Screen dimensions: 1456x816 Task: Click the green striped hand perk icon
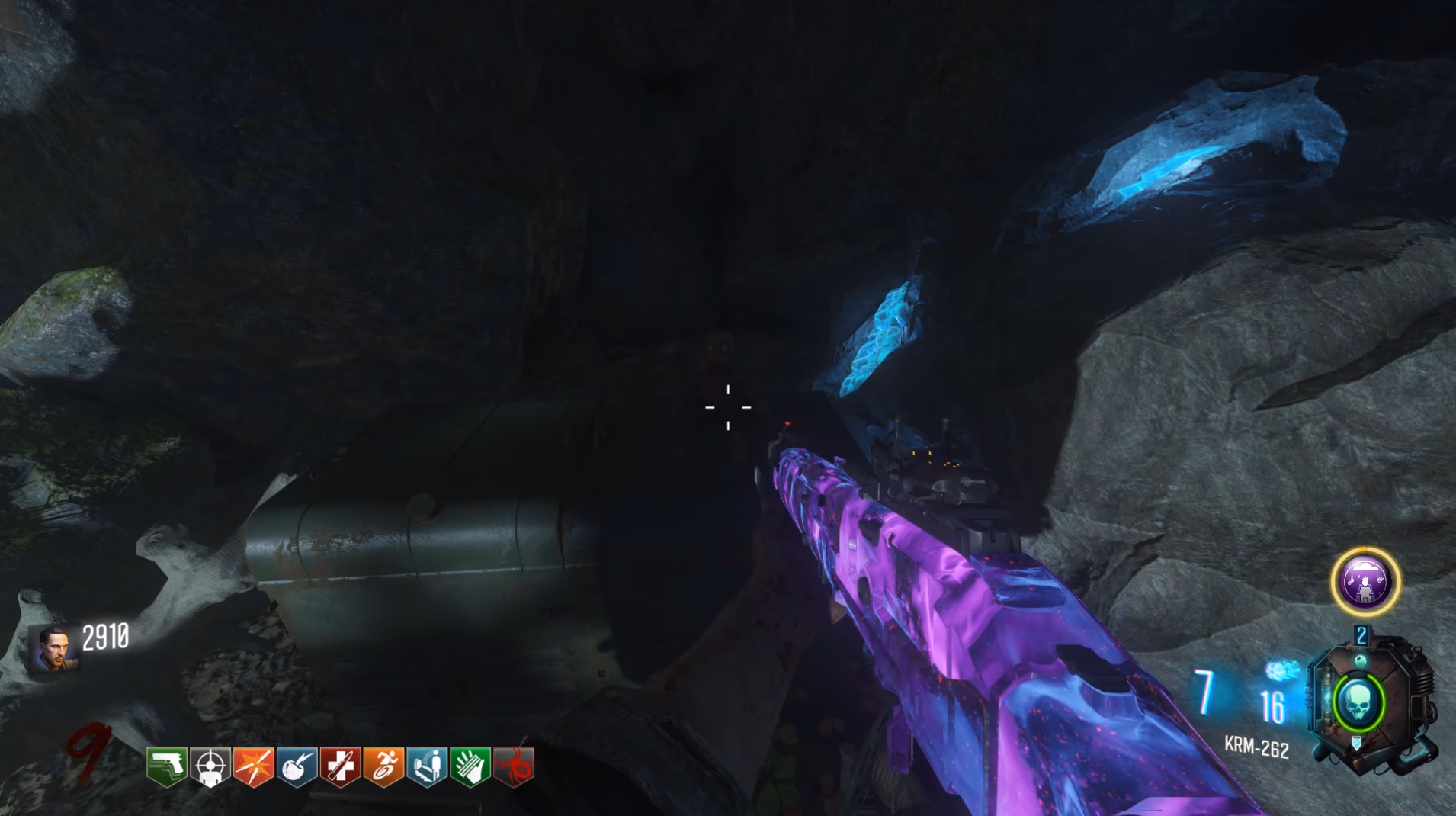point(470,766)
